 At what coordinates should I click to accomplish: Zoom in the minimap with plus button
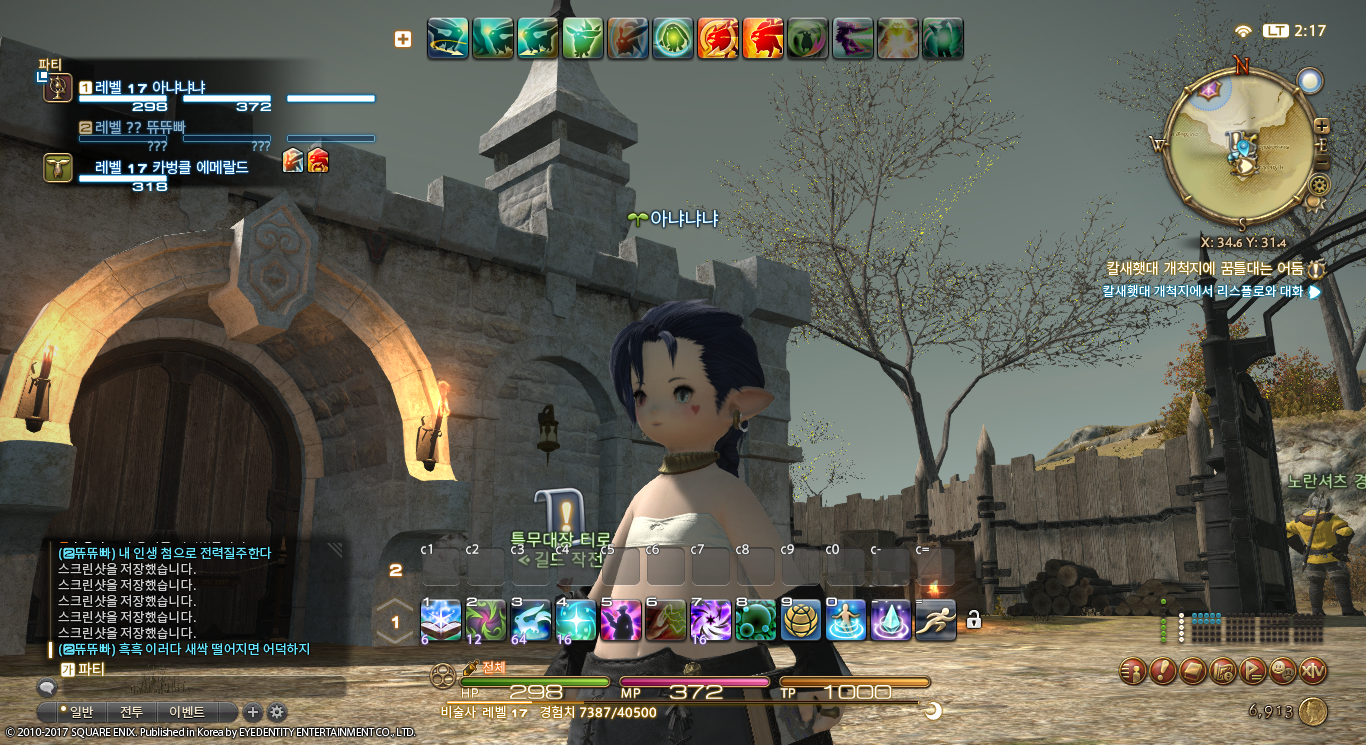point(1322,126)
